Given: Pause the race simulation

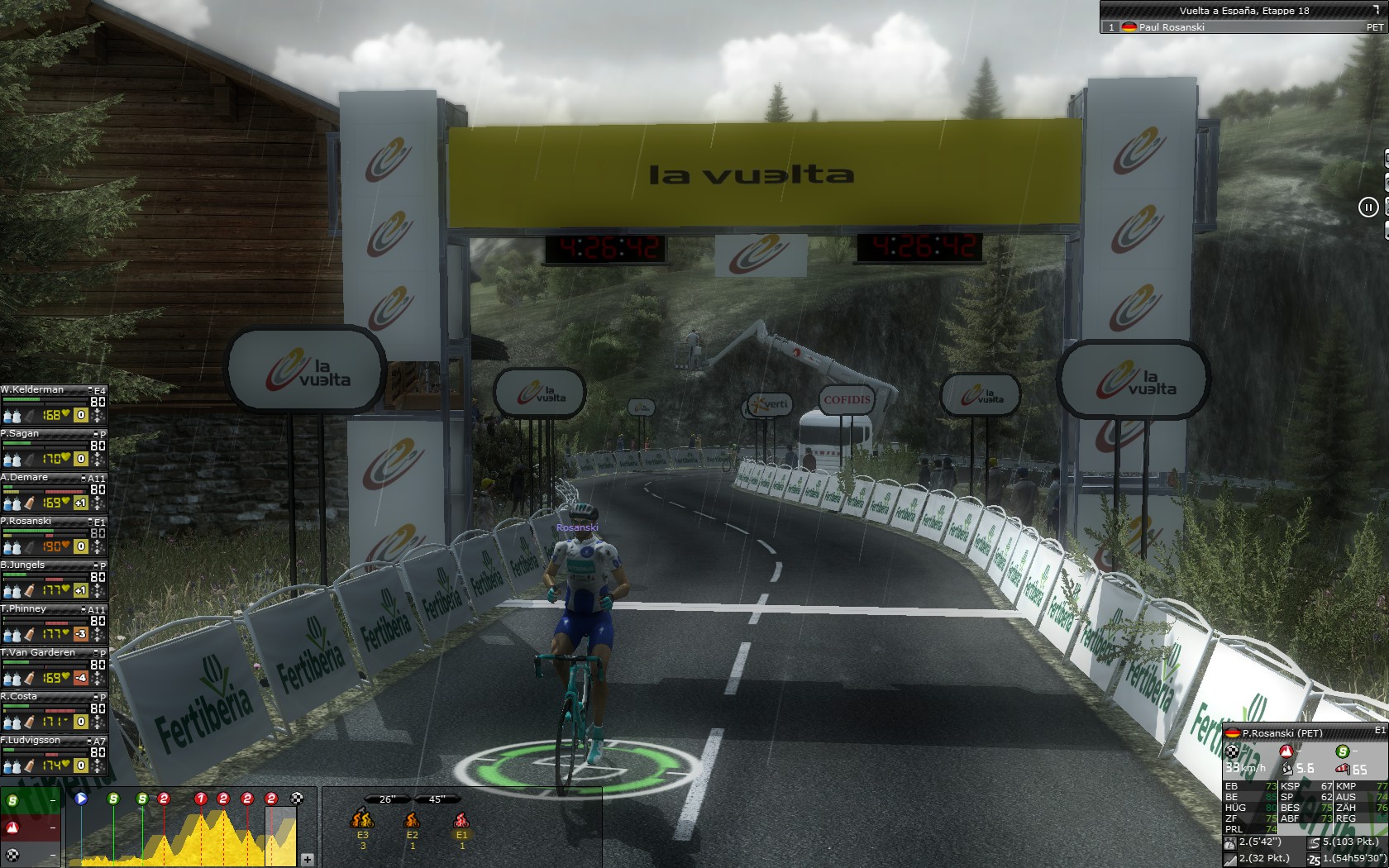Looking at the screenshot, I should (x=1368, y=207).
